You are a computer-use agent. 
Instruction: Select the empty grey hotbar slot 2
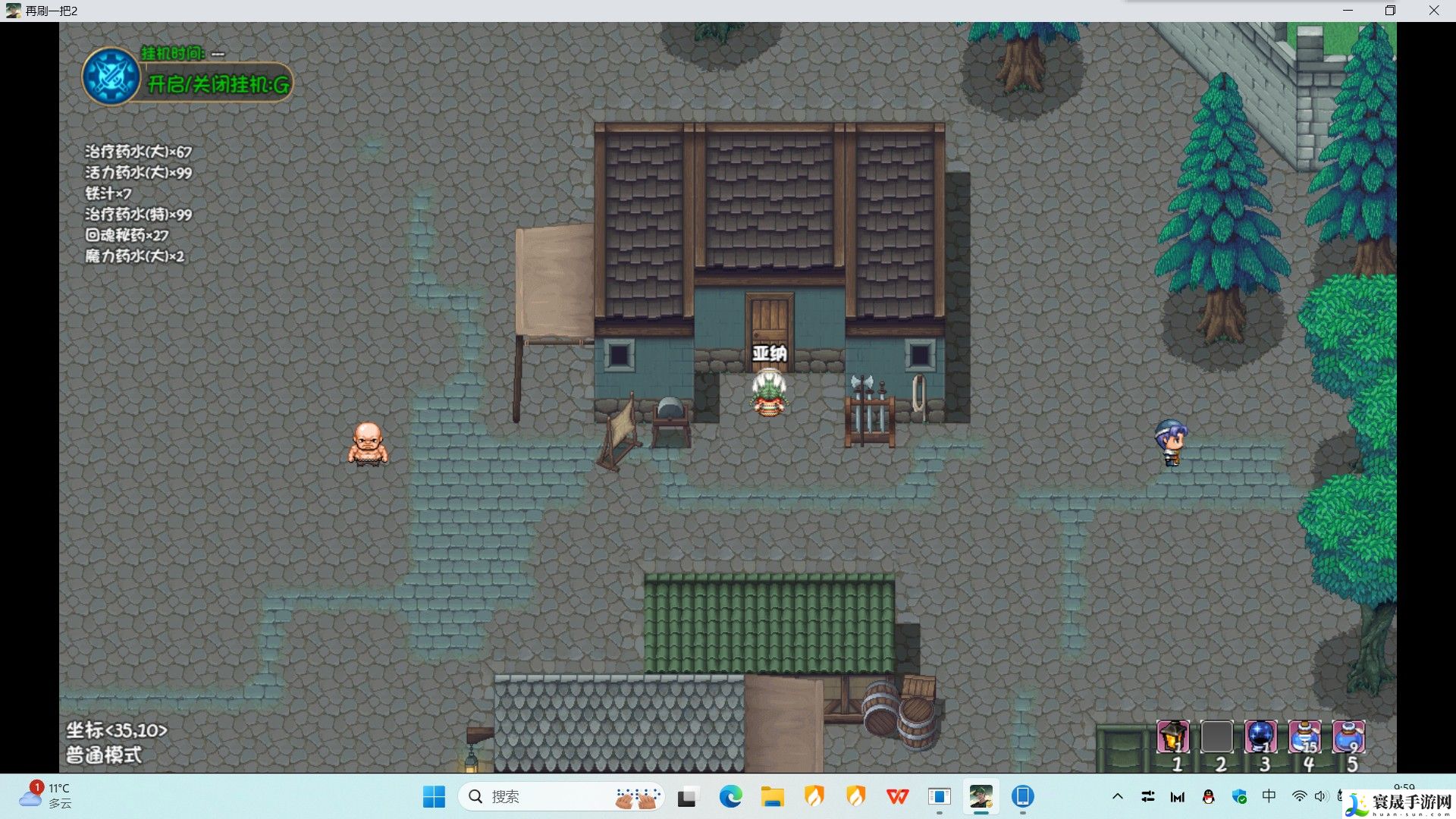point(1216,736)
